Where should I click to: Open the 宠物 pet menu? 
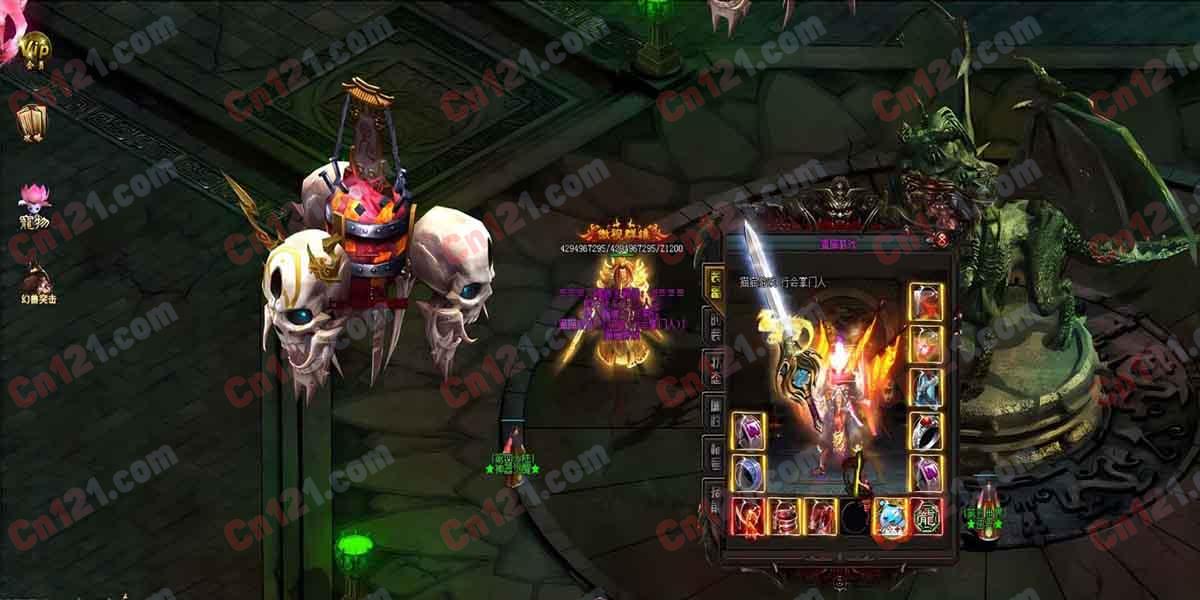pos(34,200)
